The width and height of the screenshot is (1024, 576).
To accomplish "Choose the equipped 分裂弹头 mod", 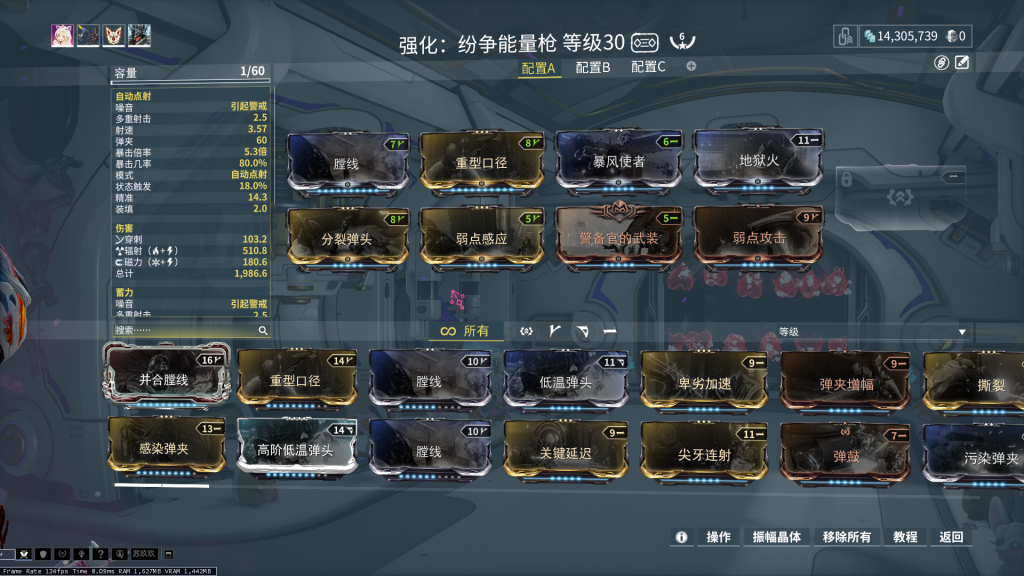I will (x=348, y=238).
